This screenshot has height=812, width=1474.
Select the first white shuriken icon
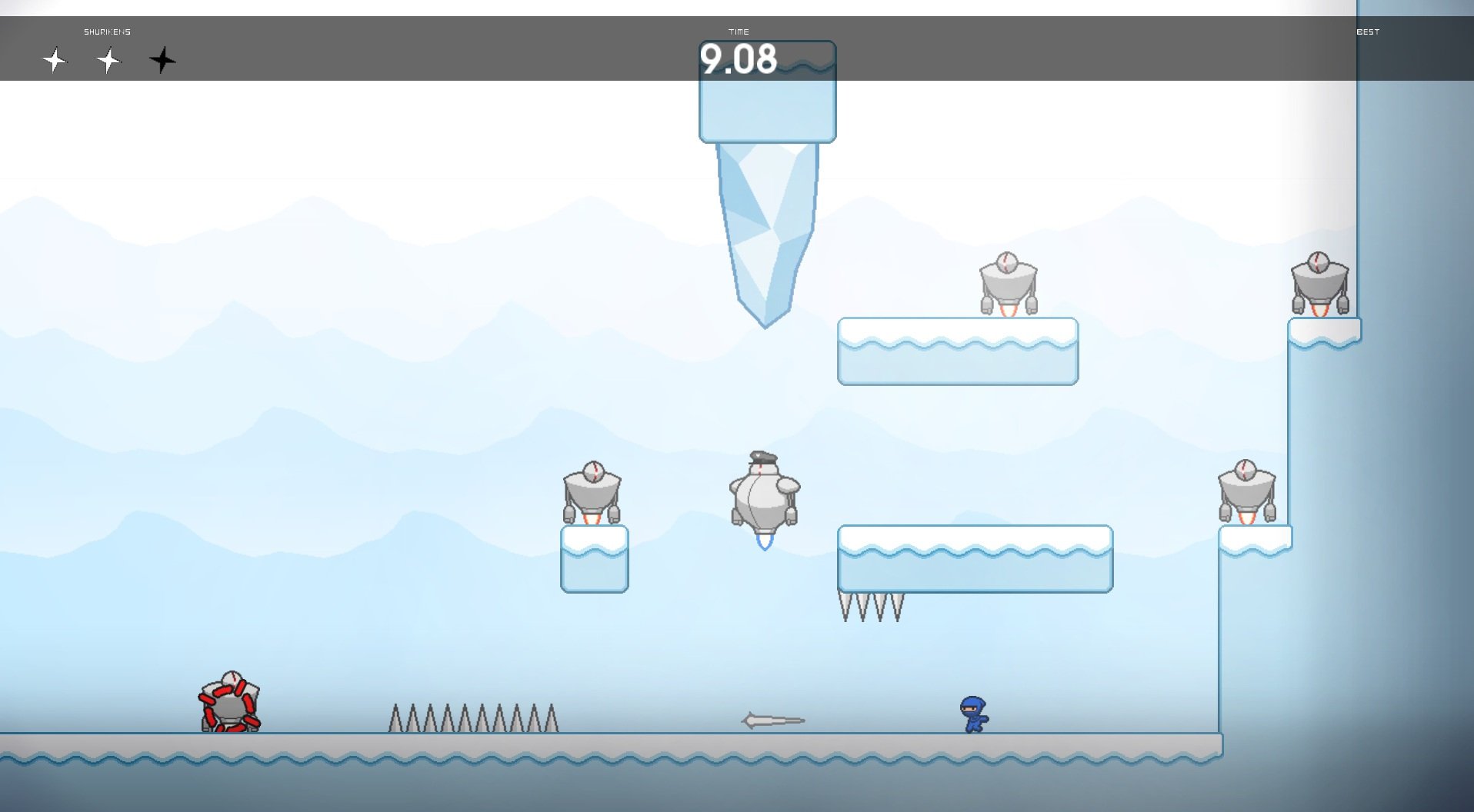(x=55, y=61)
